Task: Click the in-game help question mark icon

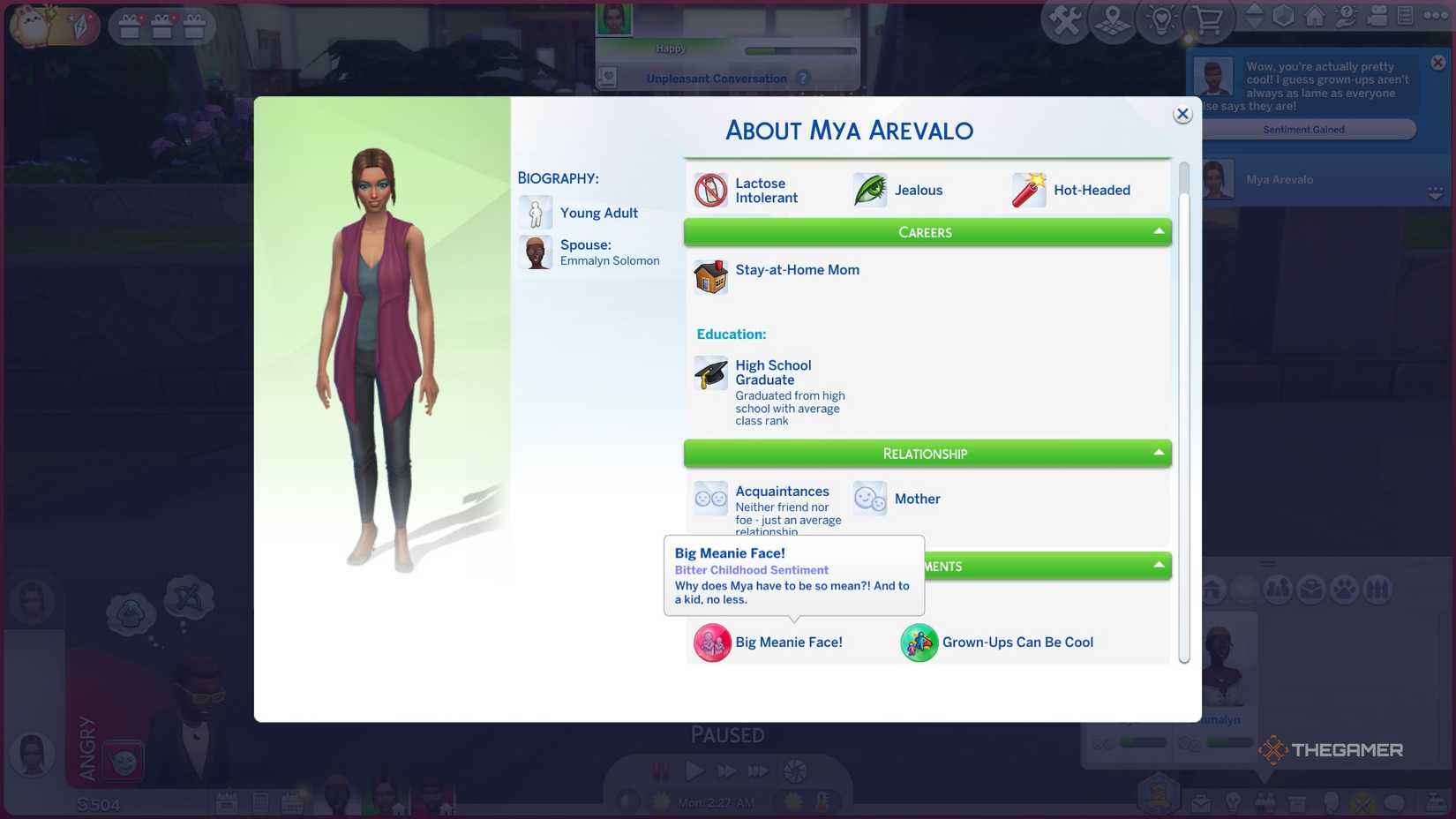Action: tap(1345, 15)
